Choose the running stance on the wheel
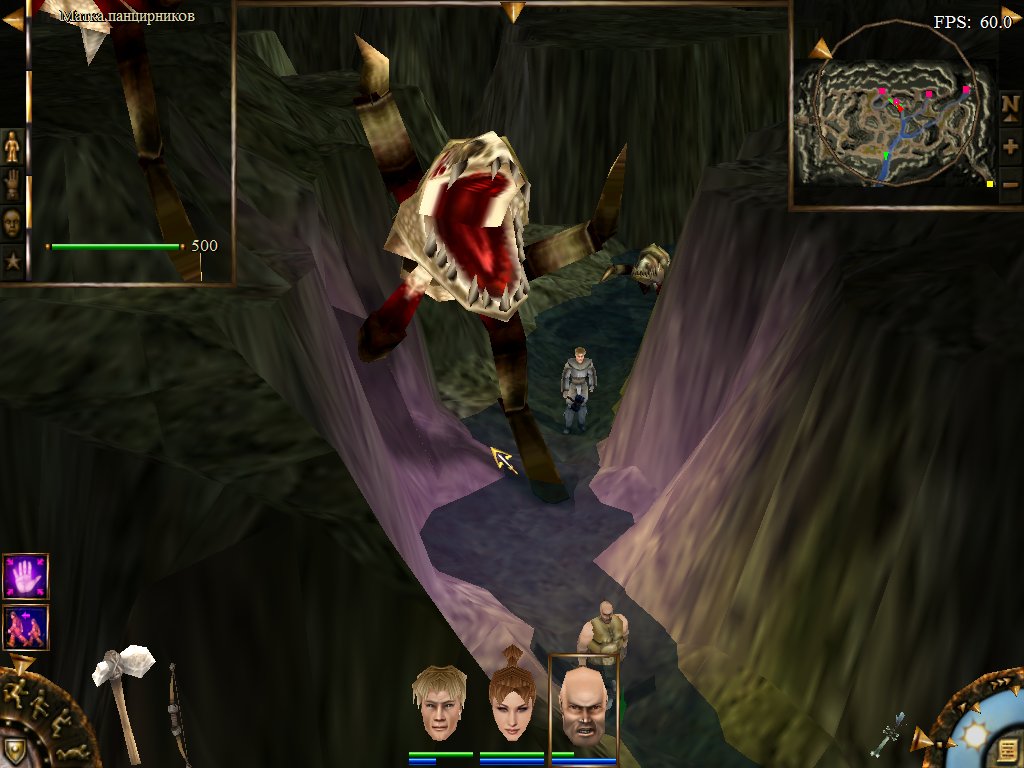Screen dimensions: 1024x768 click(x=16, y=690)
